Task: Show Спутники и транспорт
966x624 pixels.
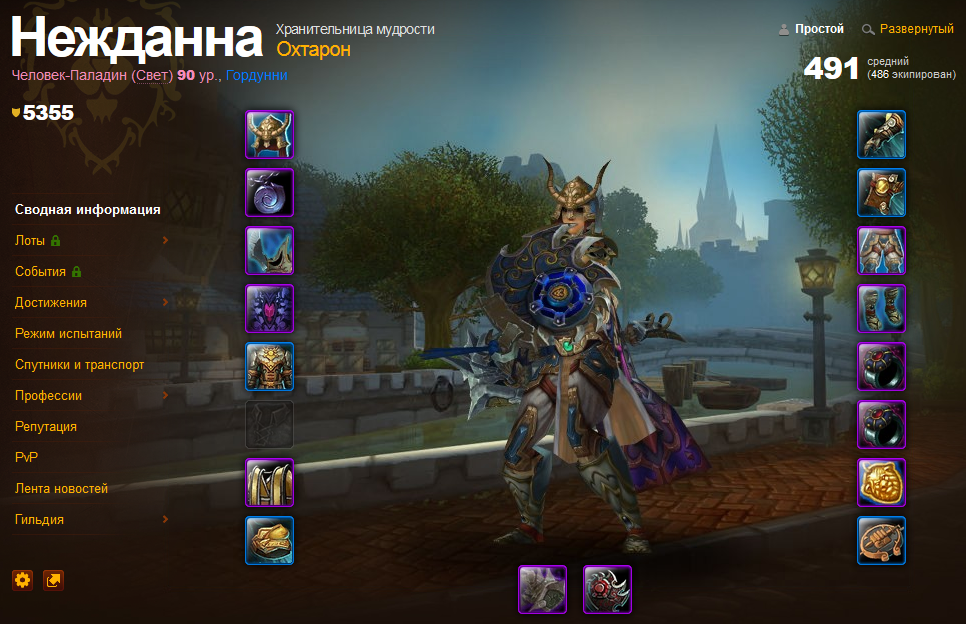Action: pos(80,365)
